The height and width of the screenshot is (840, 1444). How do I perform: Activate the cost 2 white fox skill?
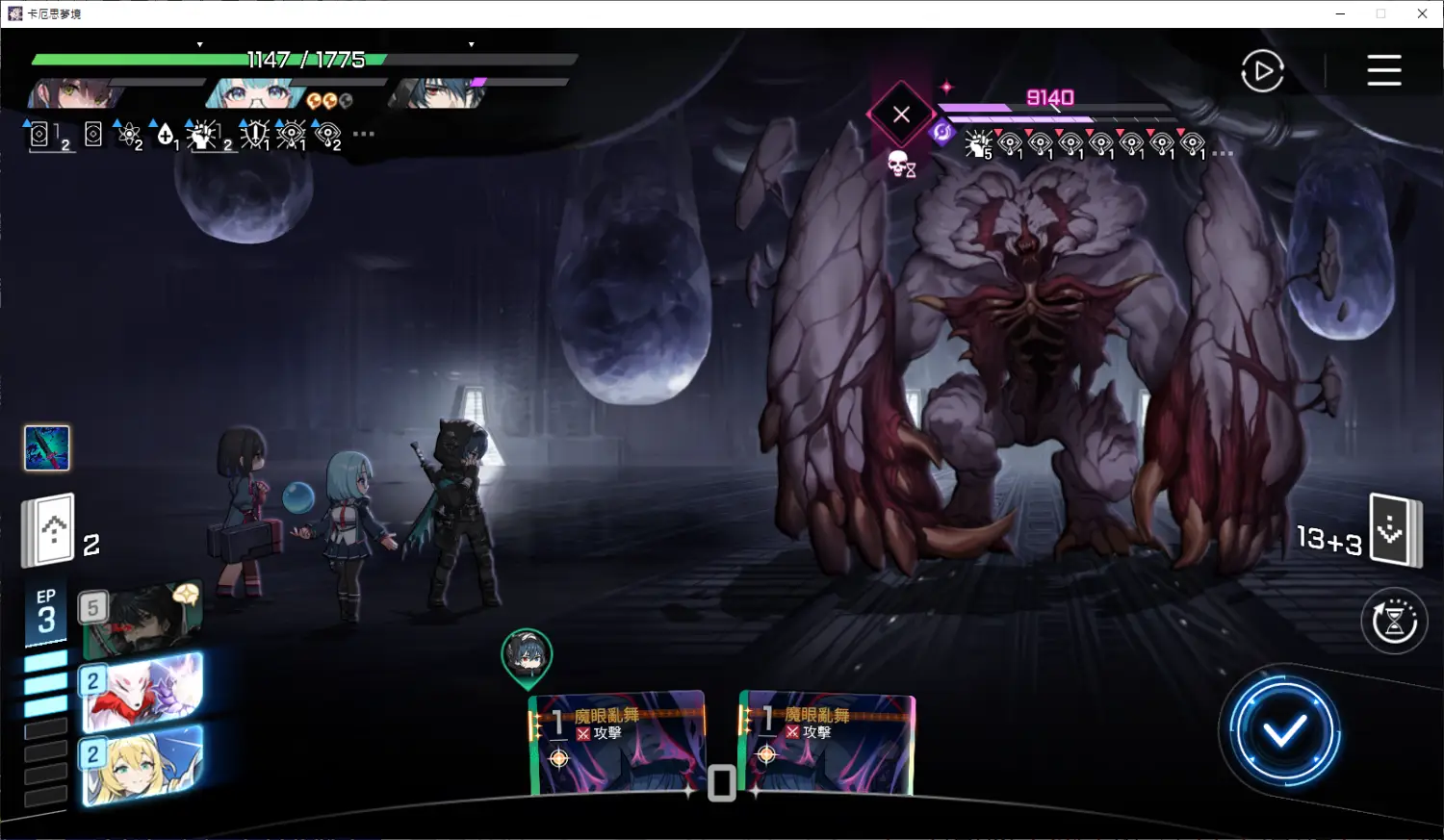pyautogui.click(x=144, y=691)
